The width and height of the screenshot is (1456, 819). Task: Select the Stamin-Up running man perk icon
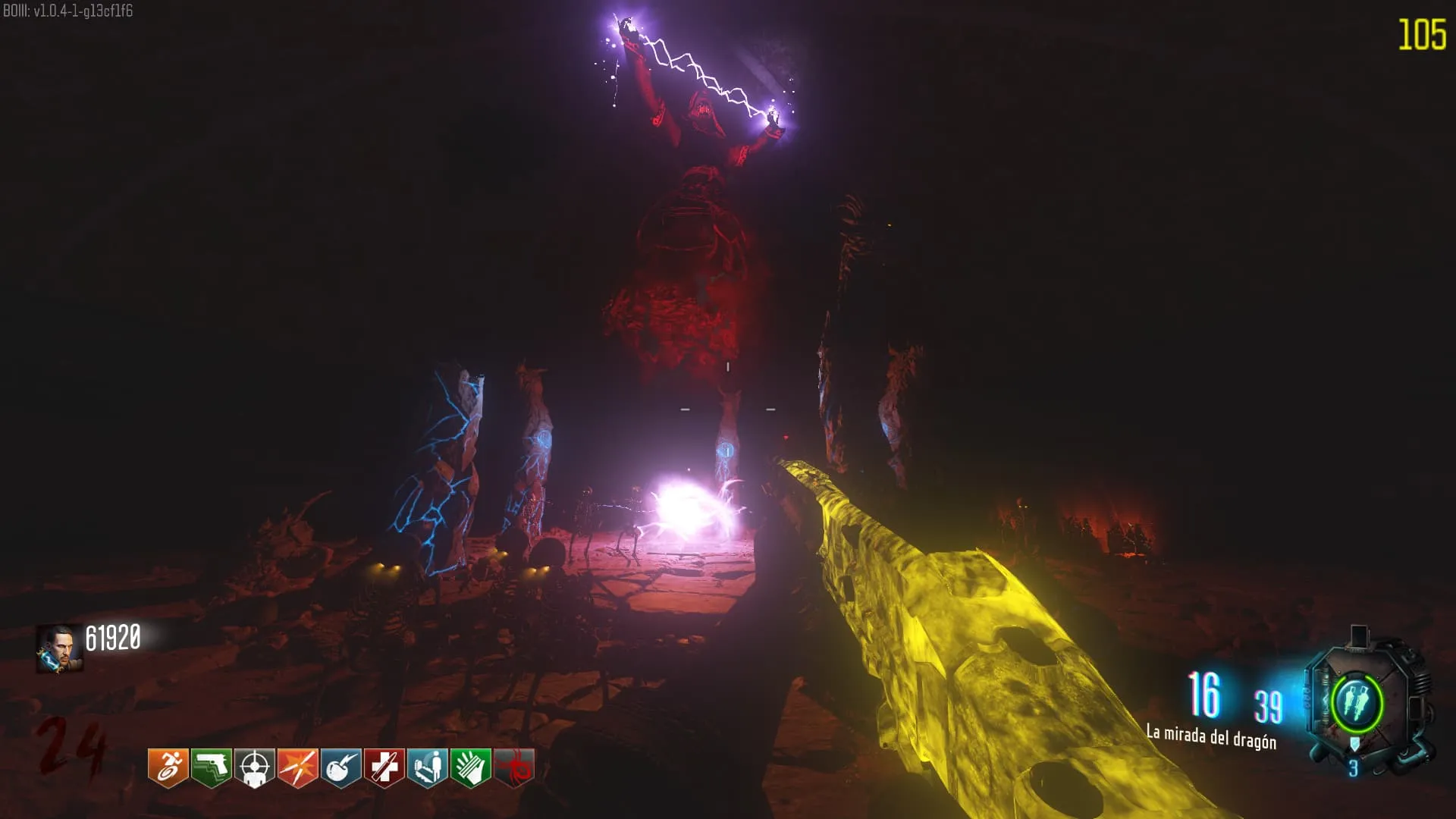(168, 767)
